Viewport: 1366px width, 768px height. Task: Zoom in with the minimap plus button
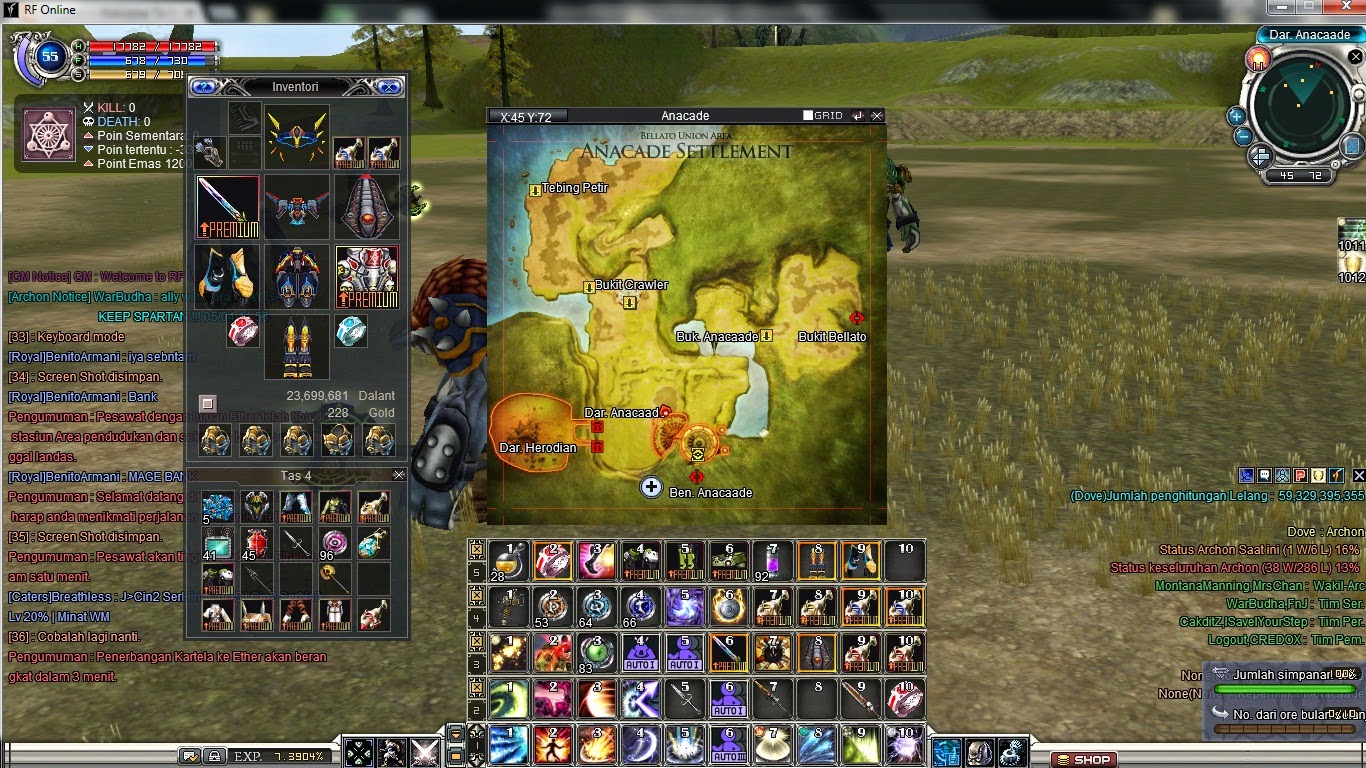(1236, 116)
